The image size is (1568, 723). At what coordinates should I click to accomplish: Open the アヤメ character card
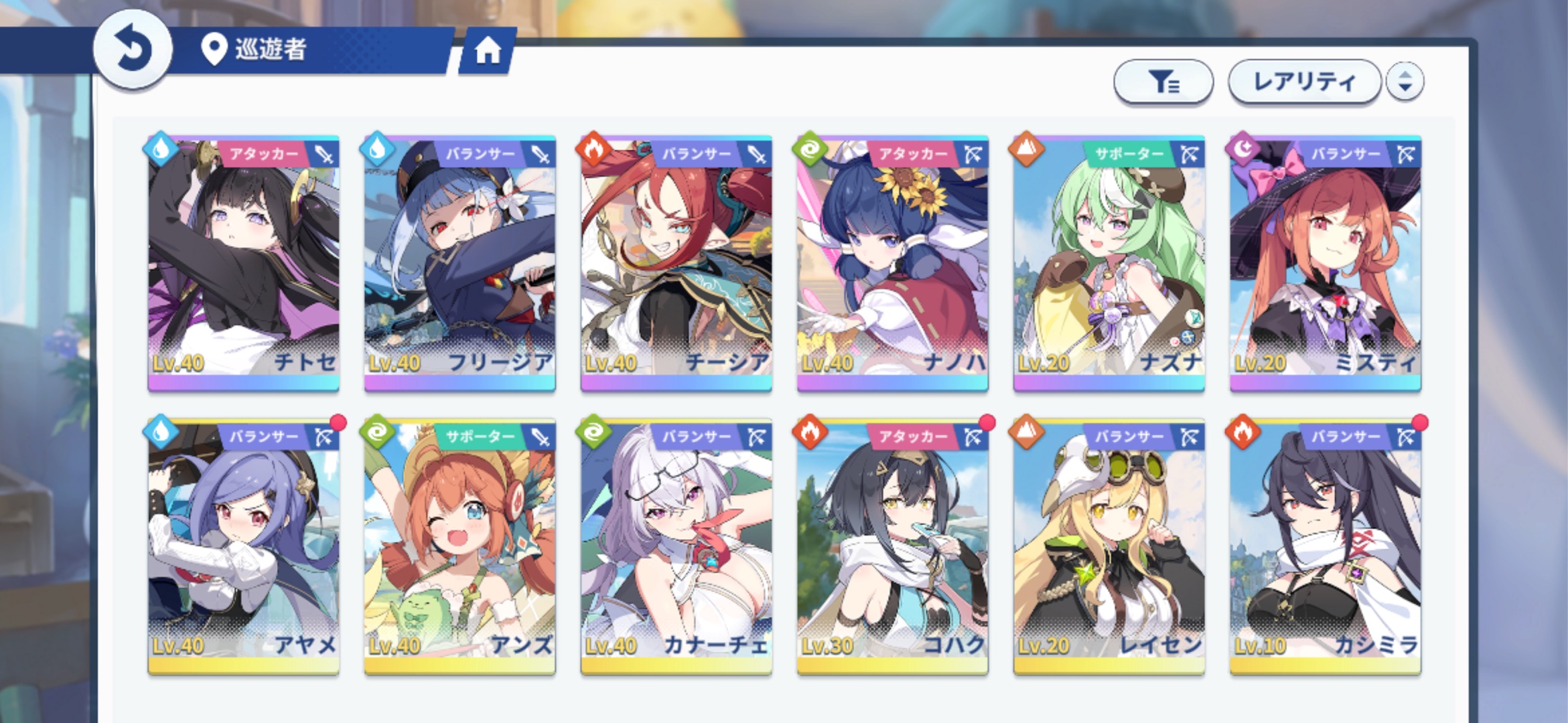coord(244,546)
